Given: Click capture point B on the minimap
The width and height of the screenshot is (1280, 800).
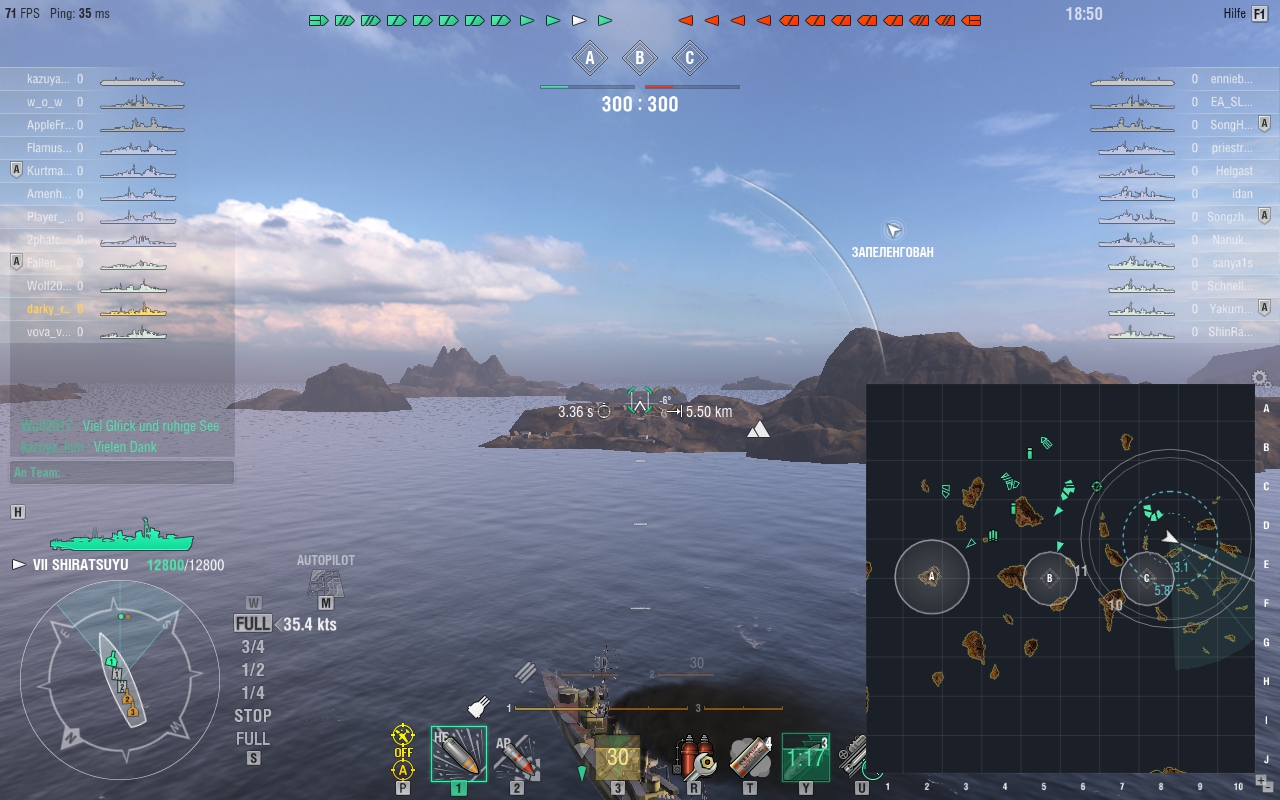Looking at the screenshot, I should click(1050, 577).
